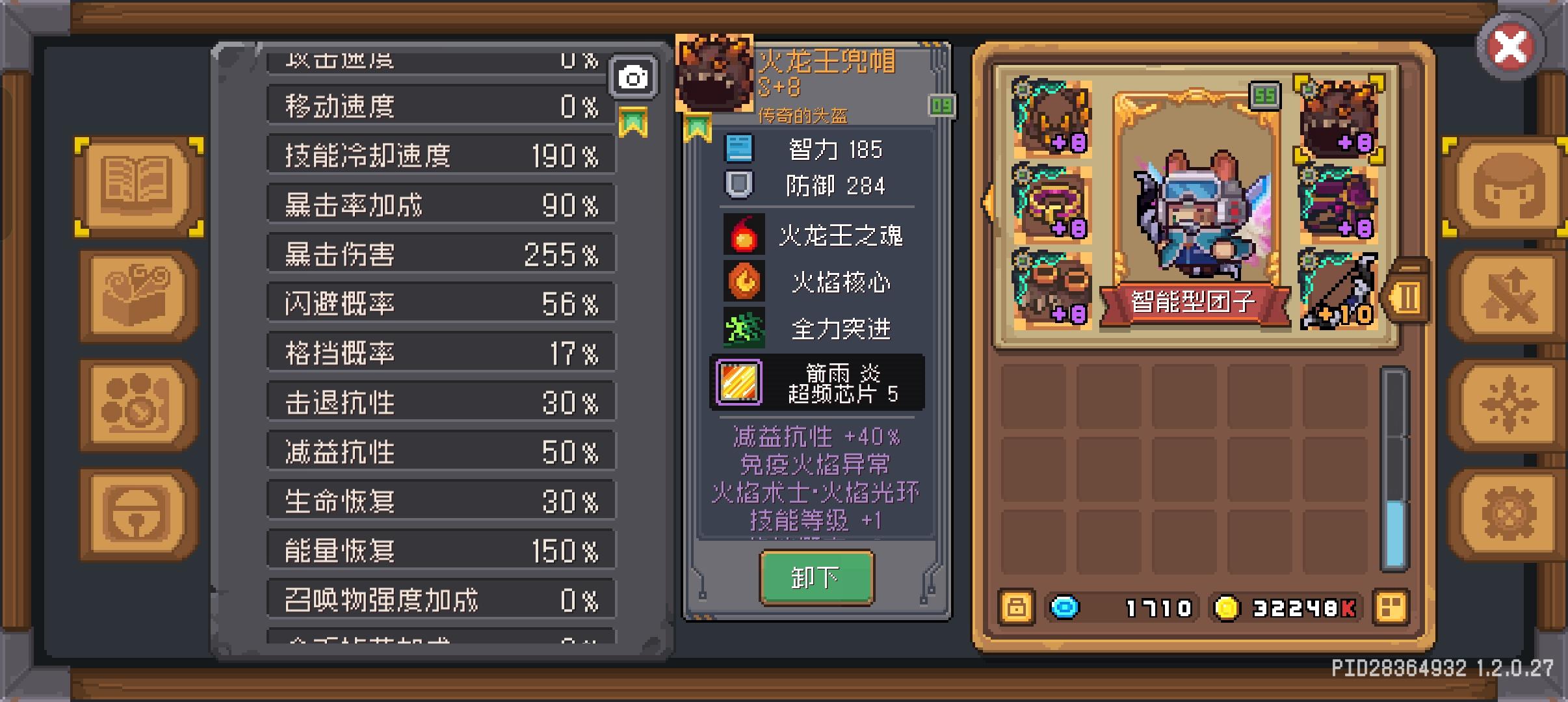Toggle the pause control beside the bow slot
The height and width of the screenshot is (702, 1568).
pyautogui.click(x=1405, y=296)
